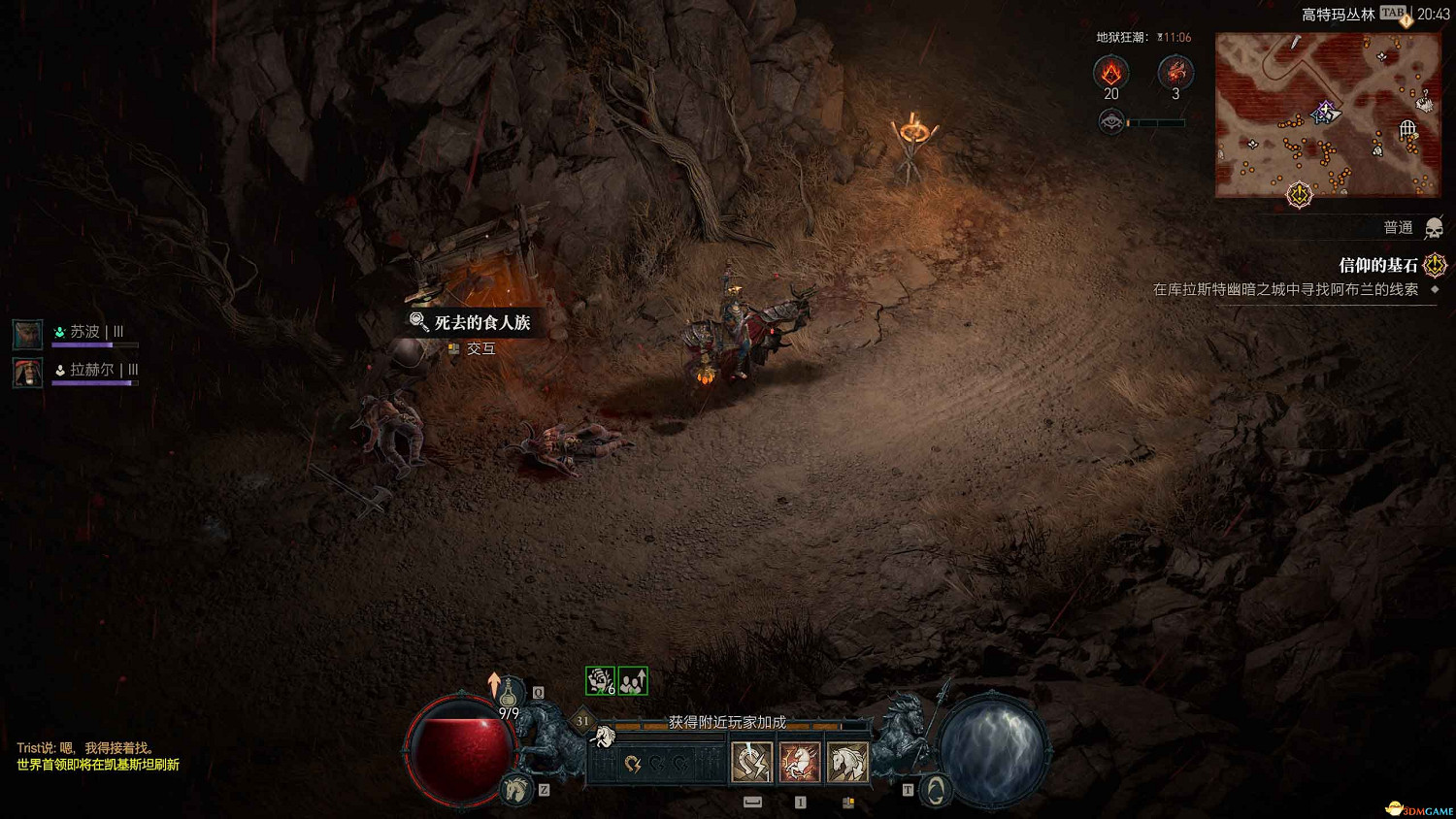Click the round portal icon beside resource orb
1456x819 pixels.
pyautogui.click(x=934, y=791)
